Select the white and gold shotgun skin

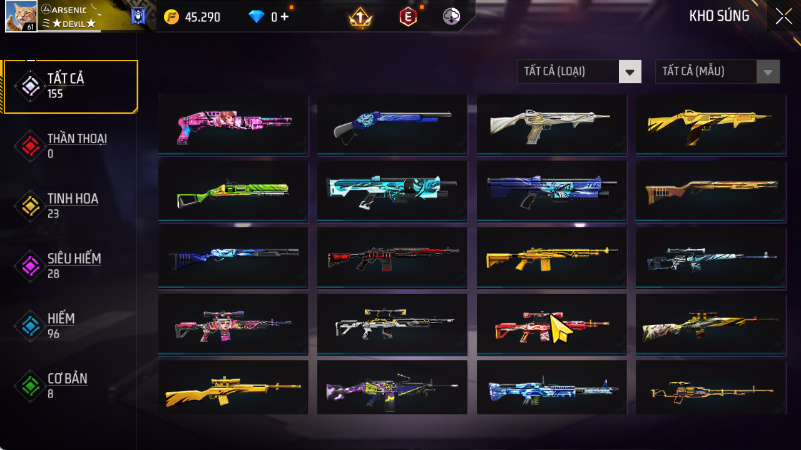(x=551, y=123)
